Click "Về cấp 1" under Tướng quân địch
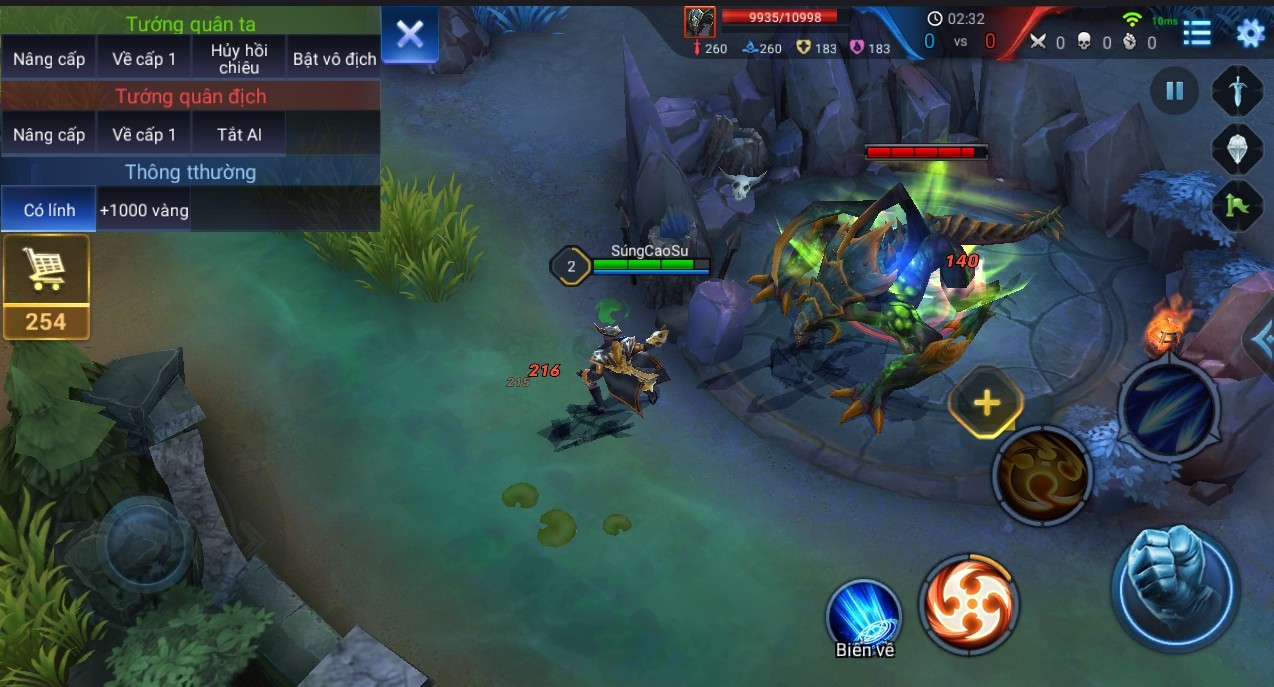Image resolution: width=1274 pixels, height=687 pixels. pos(144,135)
